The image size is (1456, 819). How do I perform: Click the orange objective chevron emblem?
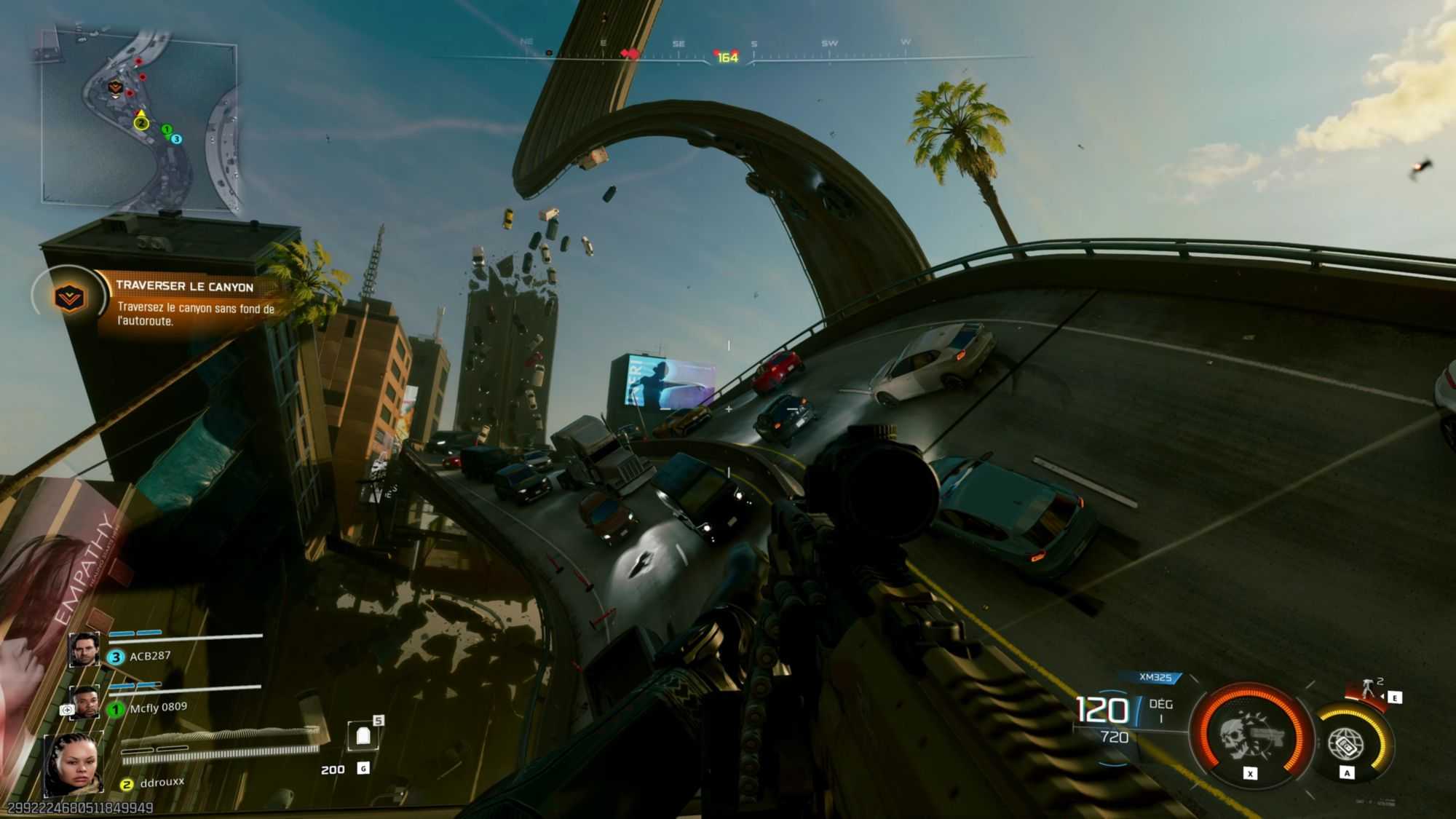(70, 297)
